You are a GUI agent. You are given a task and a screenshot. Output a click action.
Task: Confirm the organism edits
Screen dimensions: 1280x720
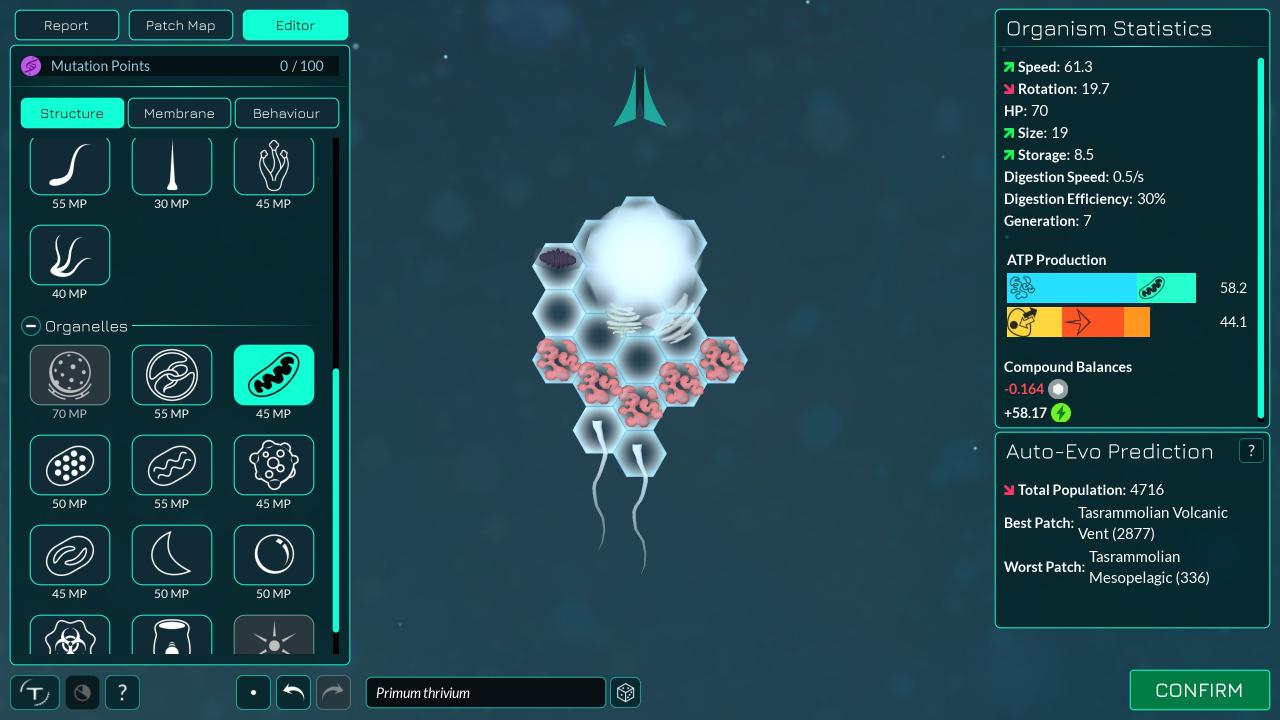[1199, 690]
